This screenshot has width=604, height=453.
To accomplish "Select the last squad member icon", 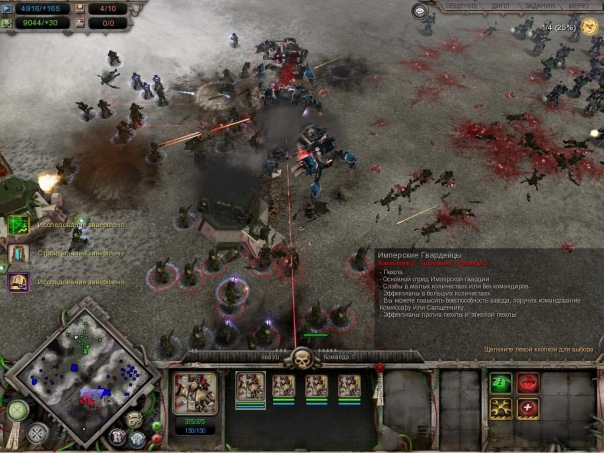I will 349,385.
